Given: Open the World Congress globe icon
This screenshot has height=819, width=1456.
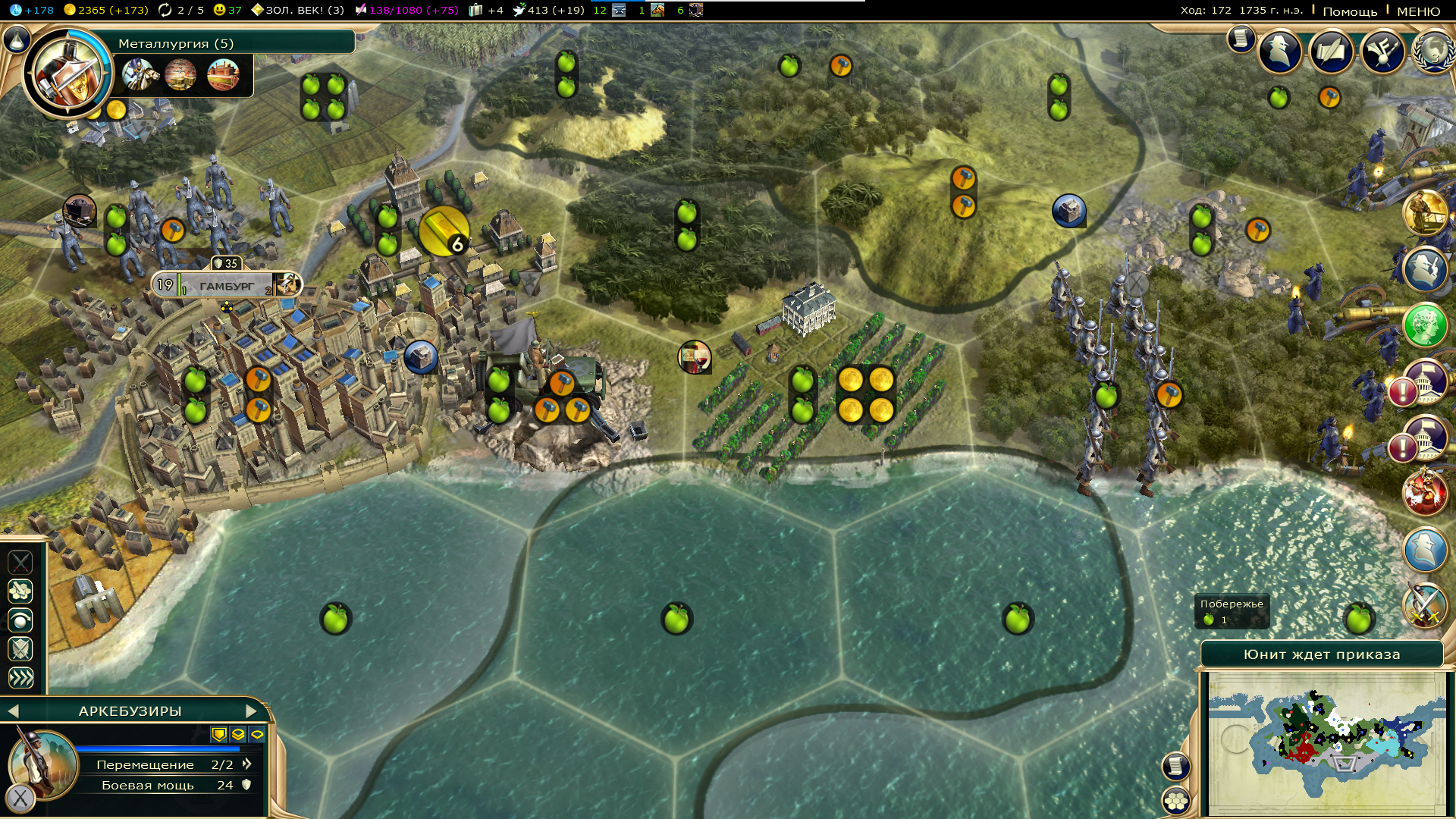Looking at the screenshot, I should coord(1432,52).
